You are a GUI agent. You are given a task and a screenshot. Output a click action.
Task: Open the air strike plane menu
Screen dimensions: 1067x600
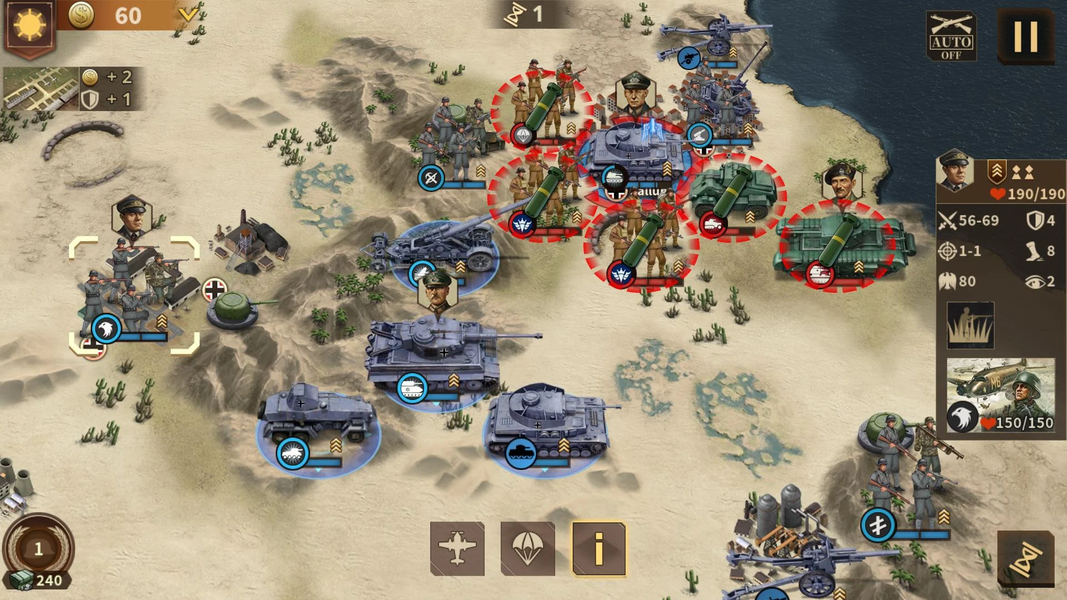click(x=457, y=549)
